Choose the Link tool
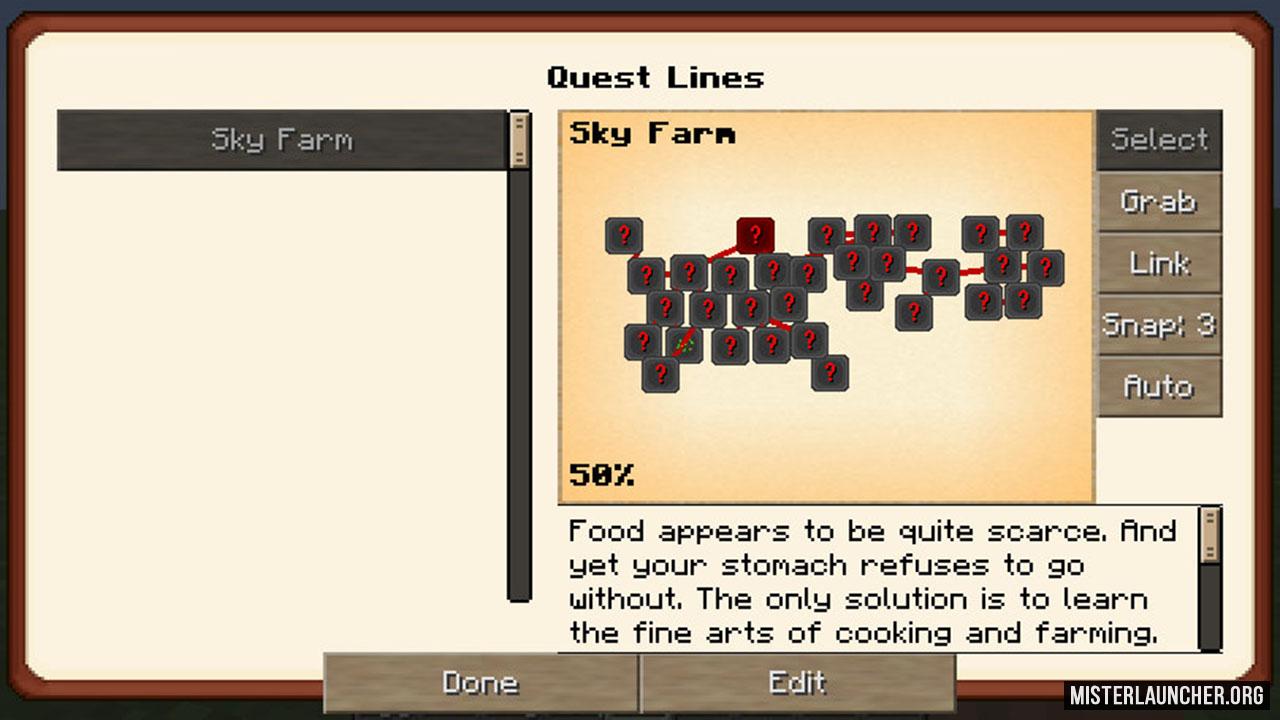The width and height of the screenshot is (1280, 720). (x=1159, y=264)
